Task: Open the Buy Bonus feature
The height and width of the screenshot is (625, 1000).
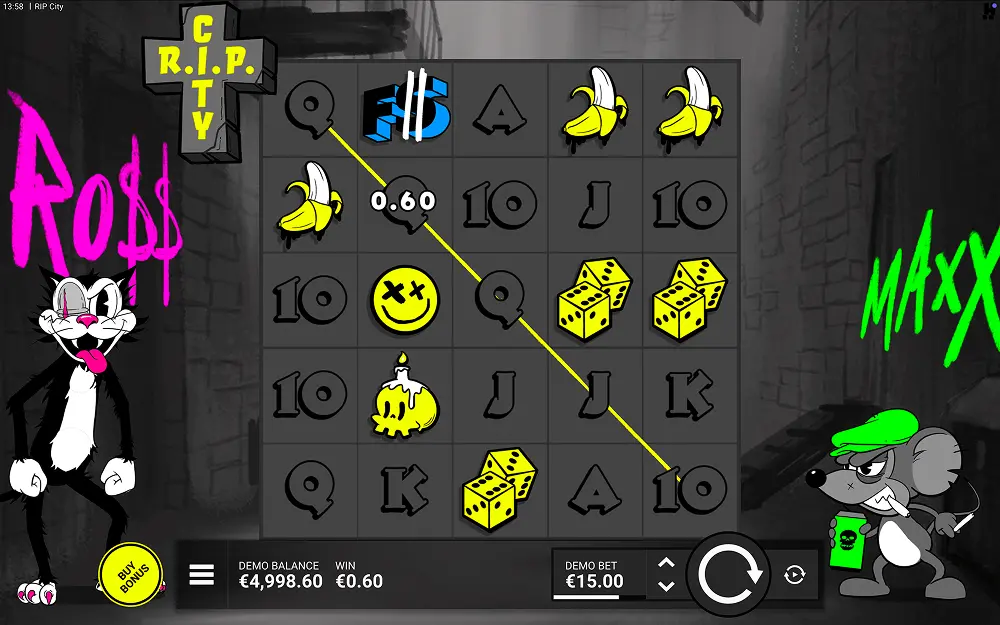Action: [130, 575]
